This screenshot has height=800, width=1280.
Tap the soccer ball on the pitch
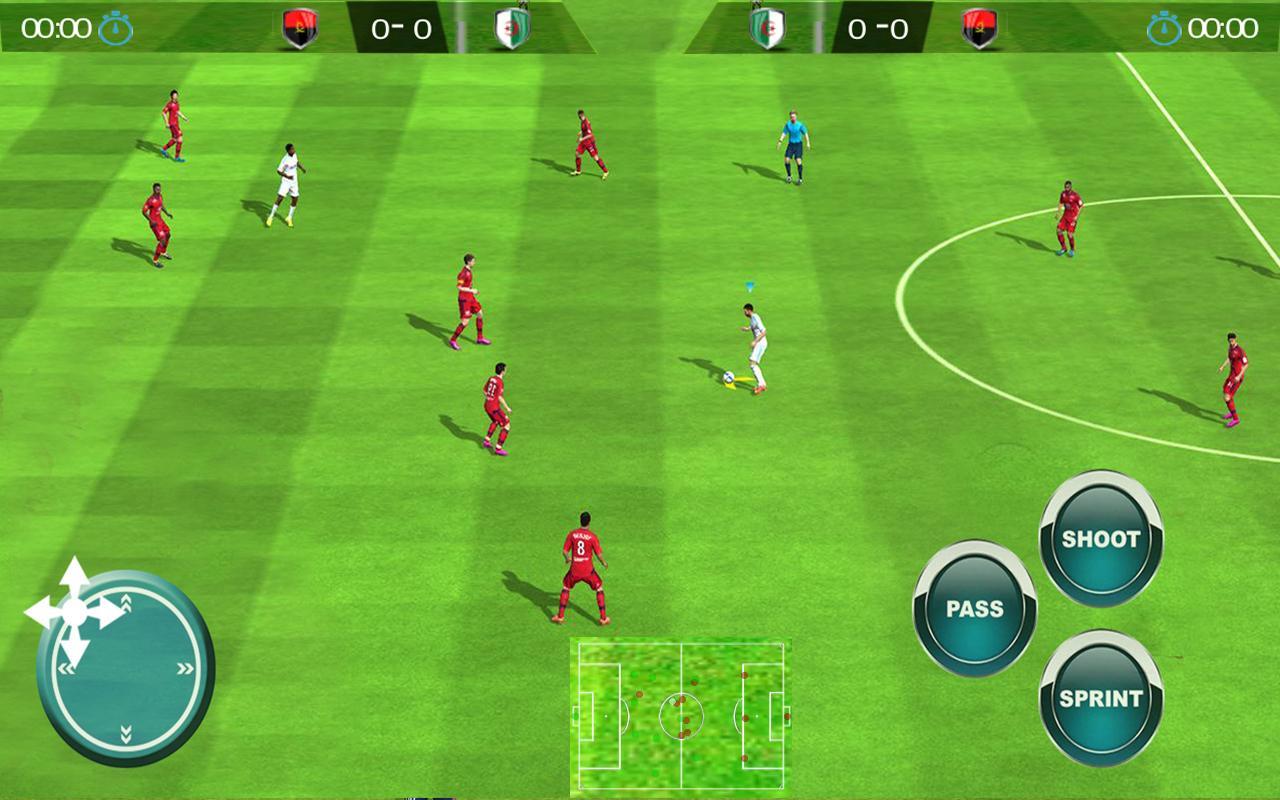[x=729, y=376]
